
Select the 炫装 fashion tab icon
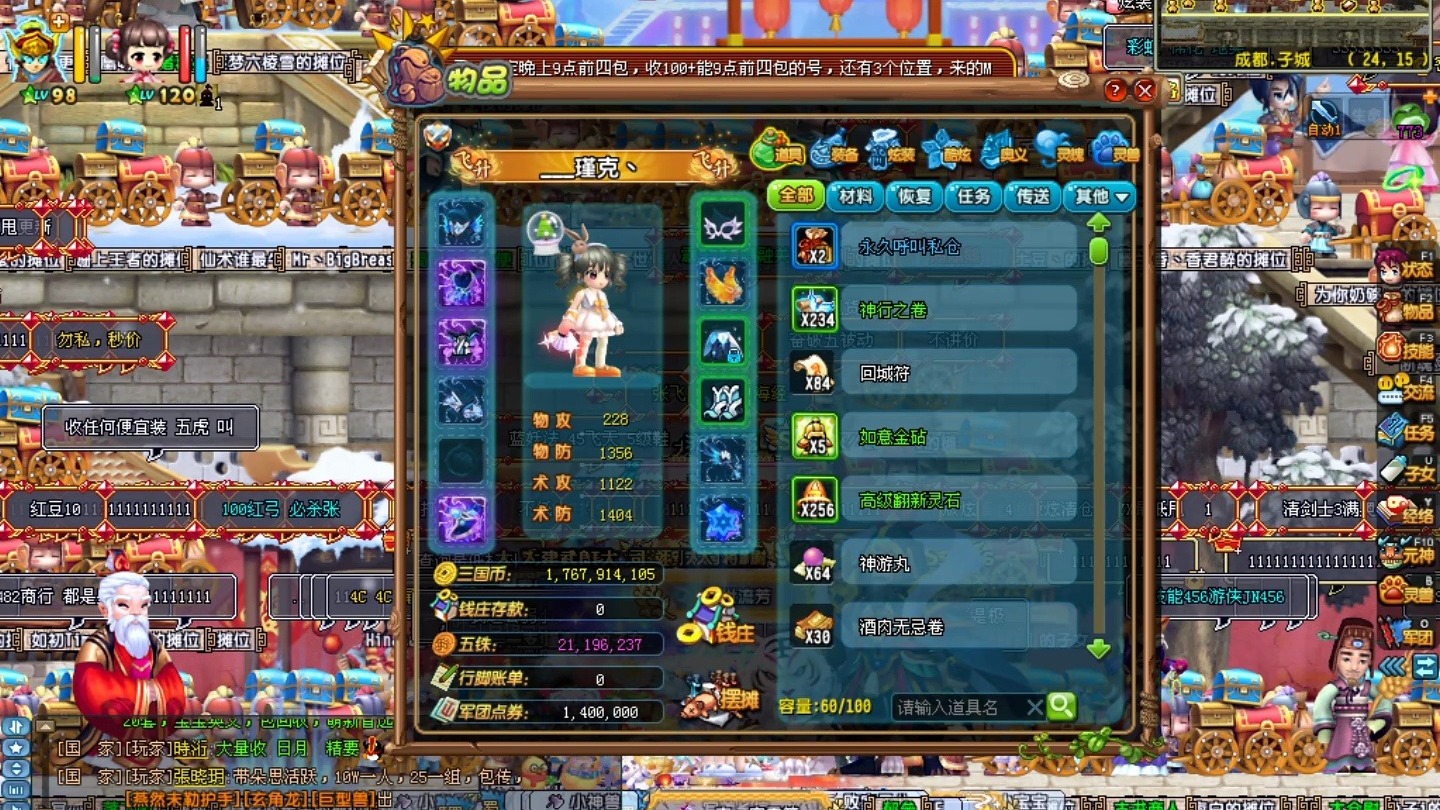pos(881,145)
